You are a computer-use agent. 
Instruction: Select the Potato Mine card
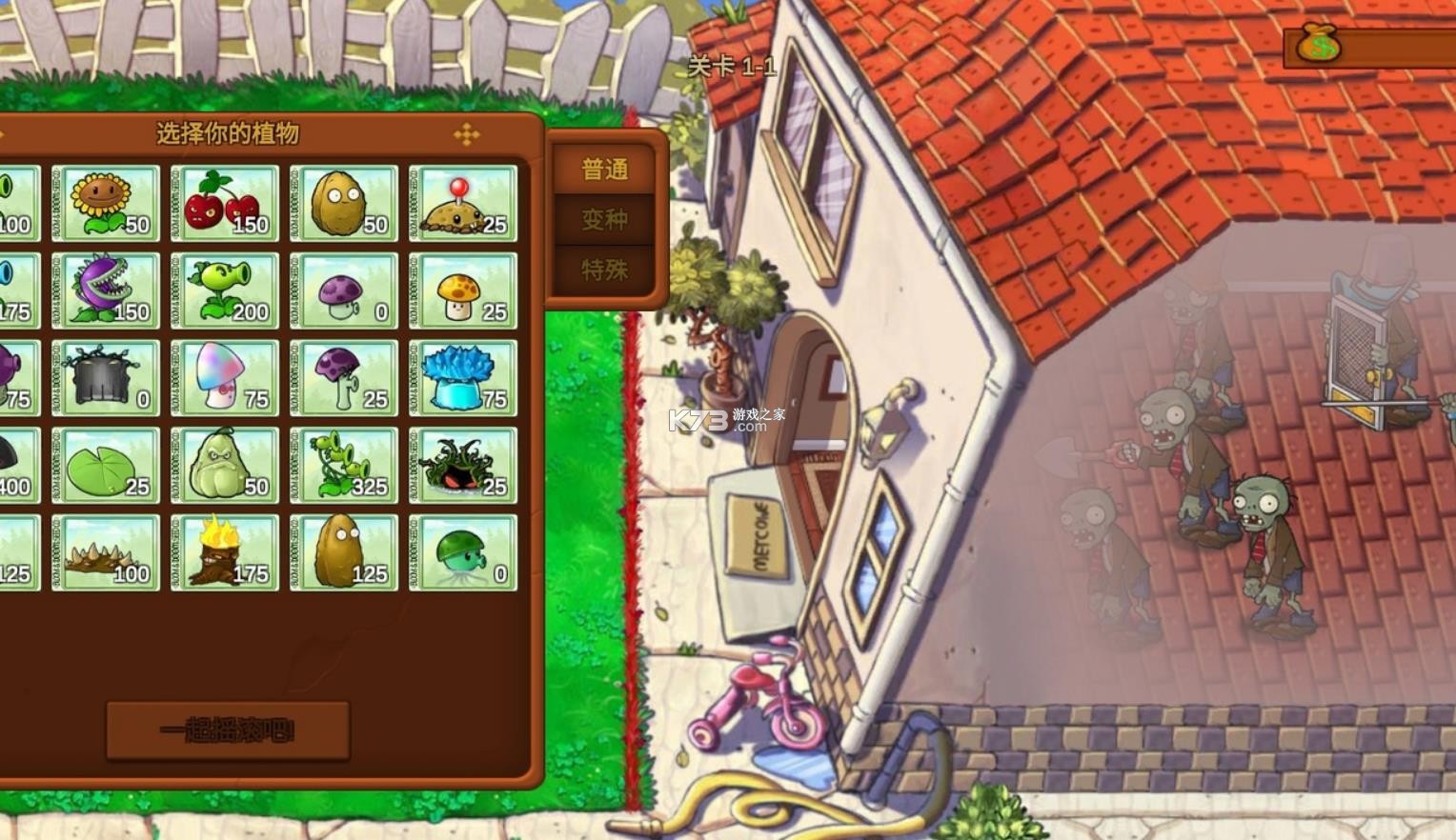tap(463, 200)
